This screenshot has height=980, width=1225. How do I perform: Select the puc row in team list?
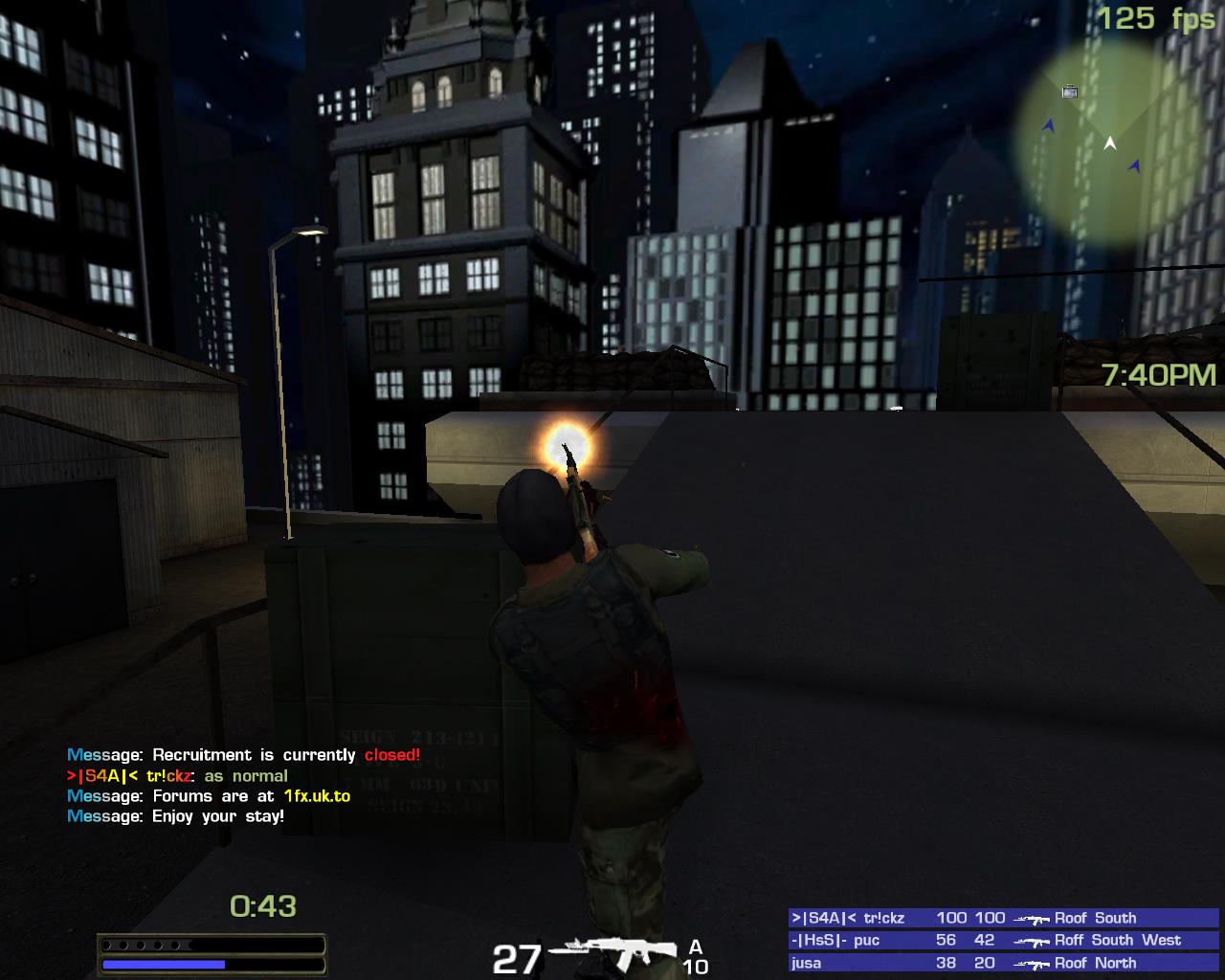(x=1004, y=941)
